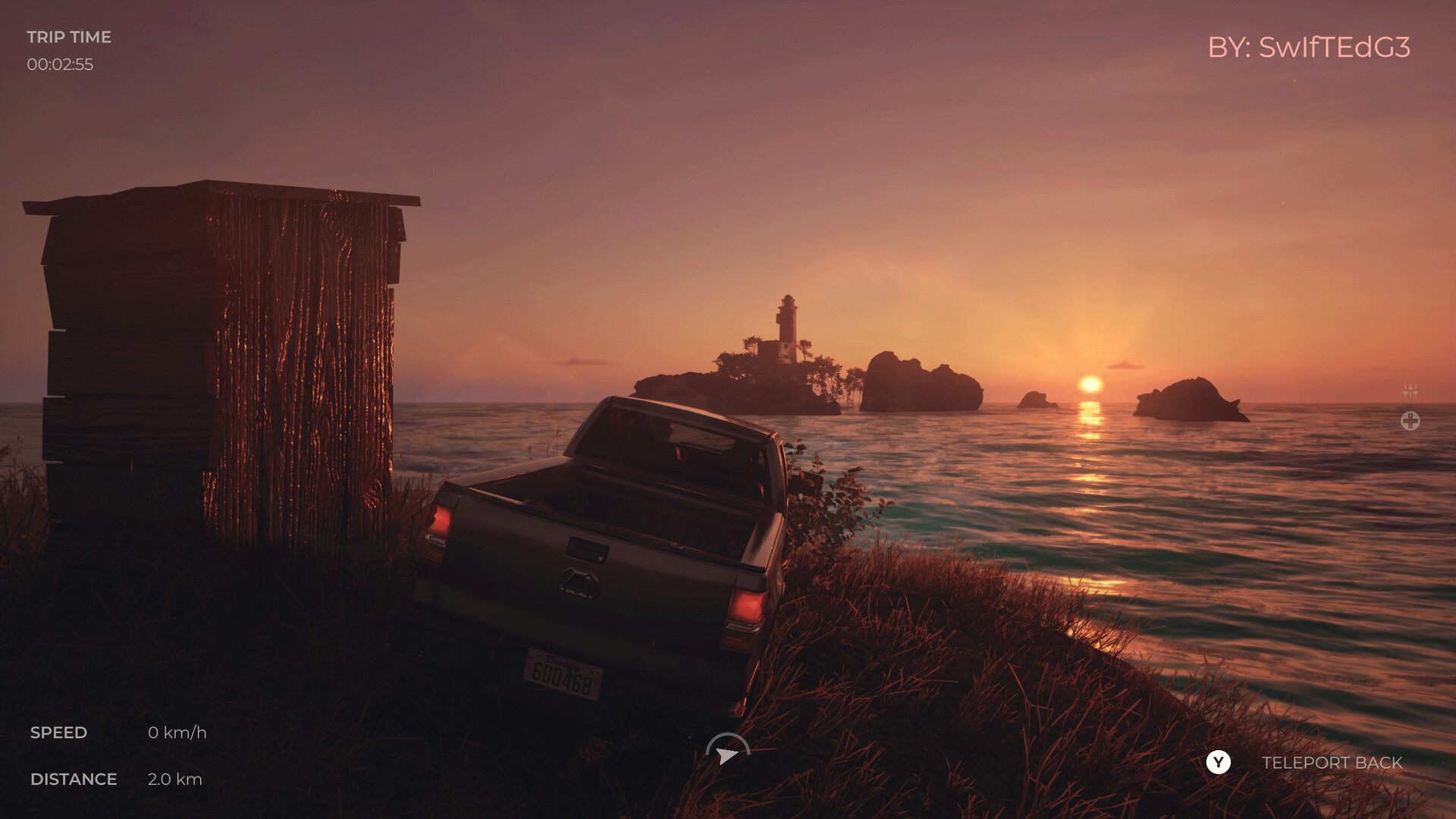Click the circular plus recovery icon
This screenshot has width=1456, height=819.
(x=1410, y=421)
